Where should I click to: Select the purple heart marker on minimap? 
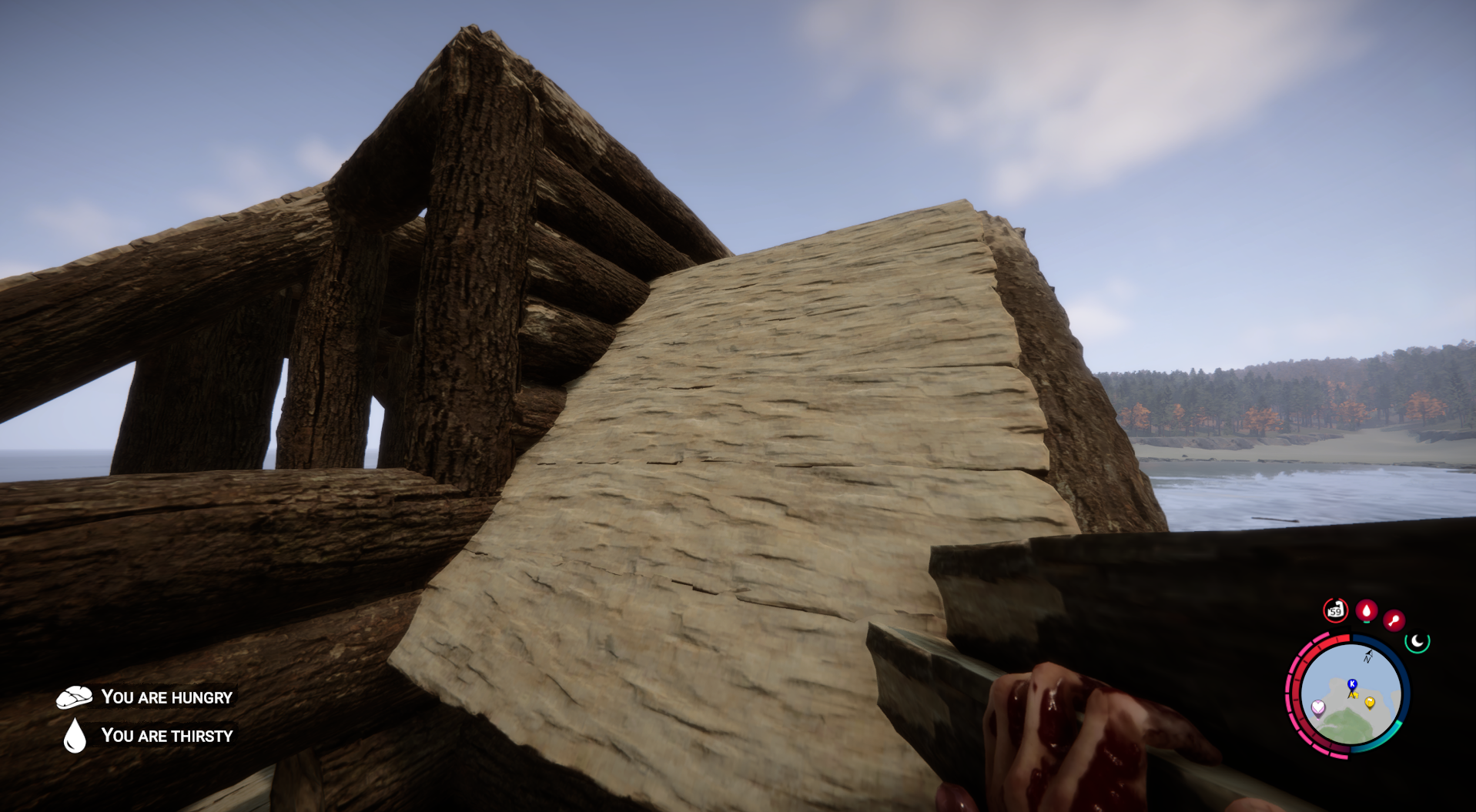tap(1318, 707)
